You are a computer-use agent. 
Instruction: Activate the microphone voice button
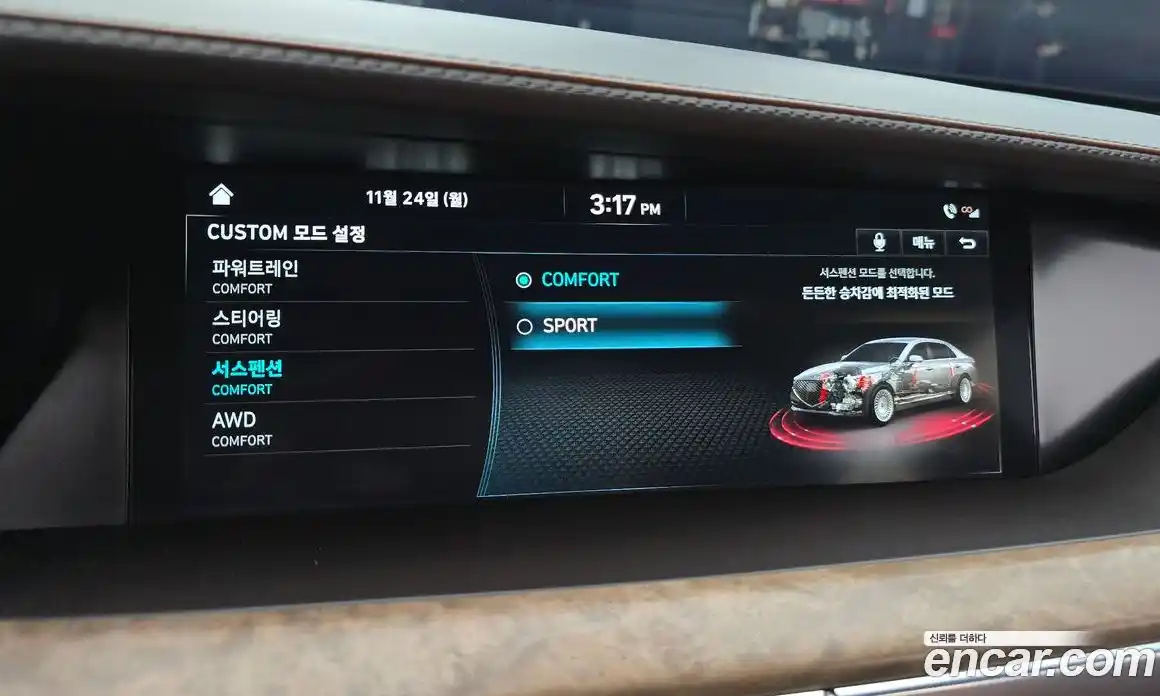click(x=879, y=242)
